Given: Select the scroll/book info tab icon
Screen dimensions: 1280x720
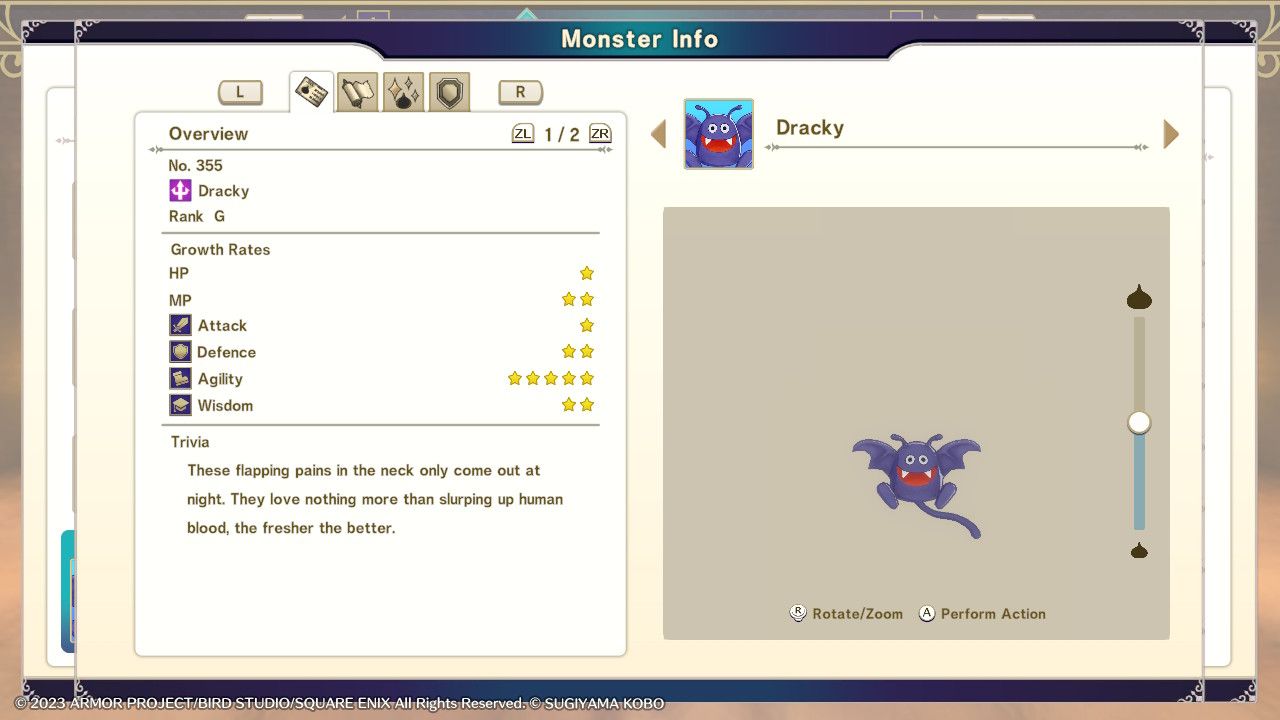Looking at the screenshot, I should click(x=357, y=91).
